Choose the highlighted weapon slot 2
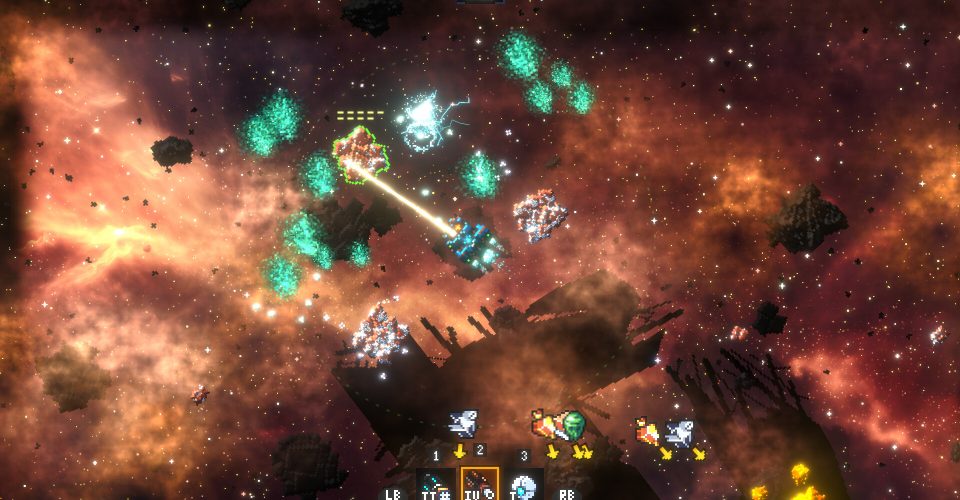The height and width of the screenshot is (500, 960). 479,485
